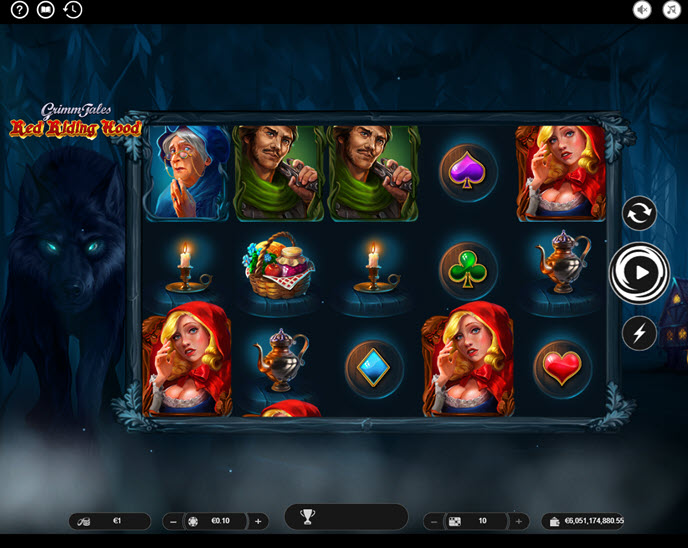Screen dimensions: 688x548
Task: Enable turbo mode lightning bolt button
Action: [638, 332]
